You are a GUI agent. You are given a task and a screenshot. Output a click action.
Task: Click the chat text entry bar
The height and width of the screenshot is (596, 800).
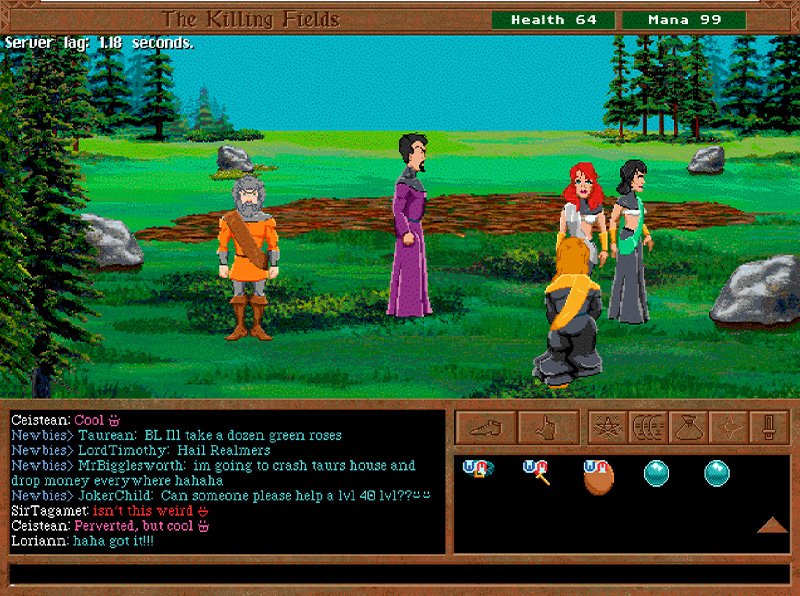(x=400, y=574)
